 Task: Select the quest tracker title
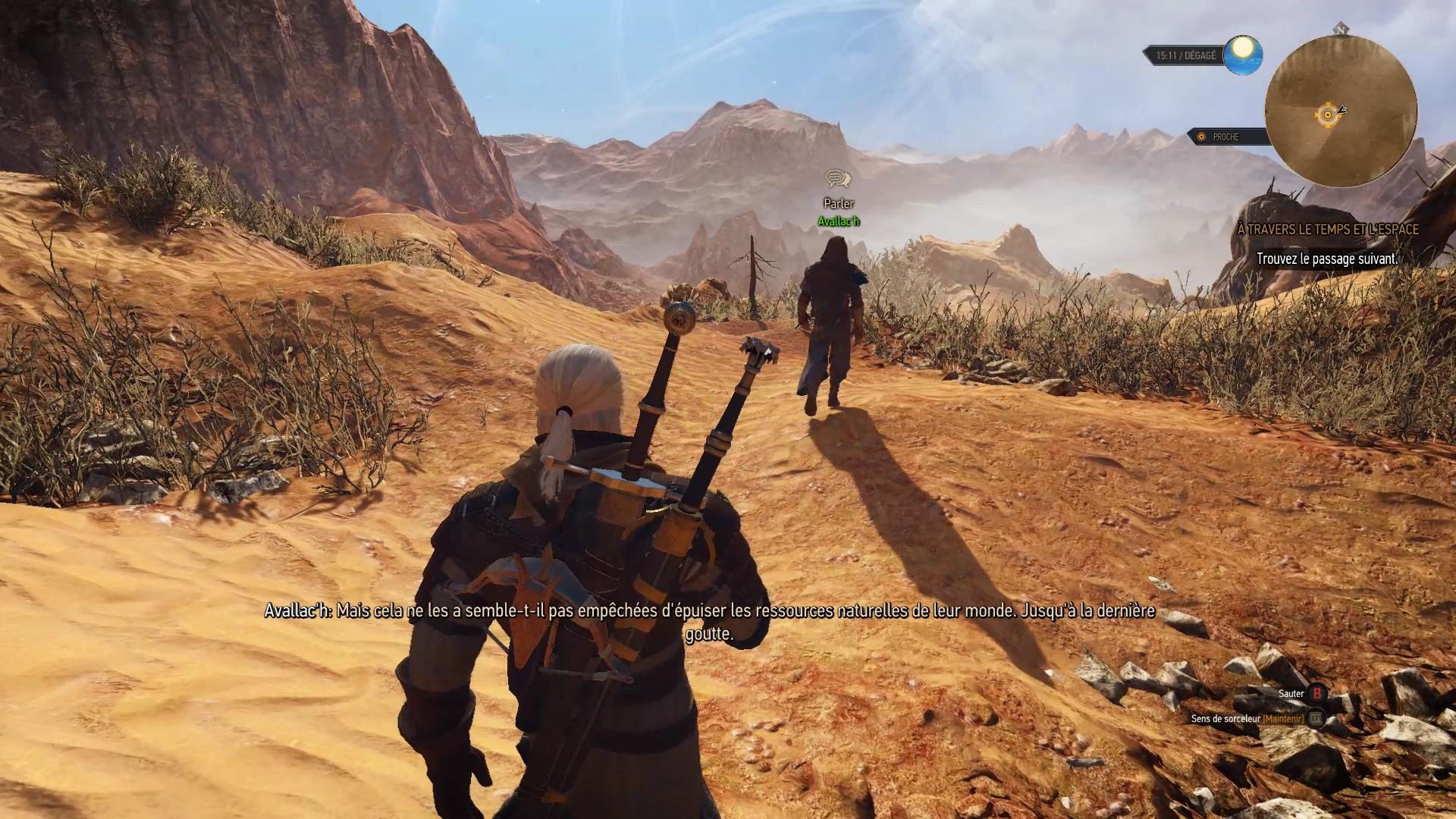pyautogui.click(x=1327, y=229)
